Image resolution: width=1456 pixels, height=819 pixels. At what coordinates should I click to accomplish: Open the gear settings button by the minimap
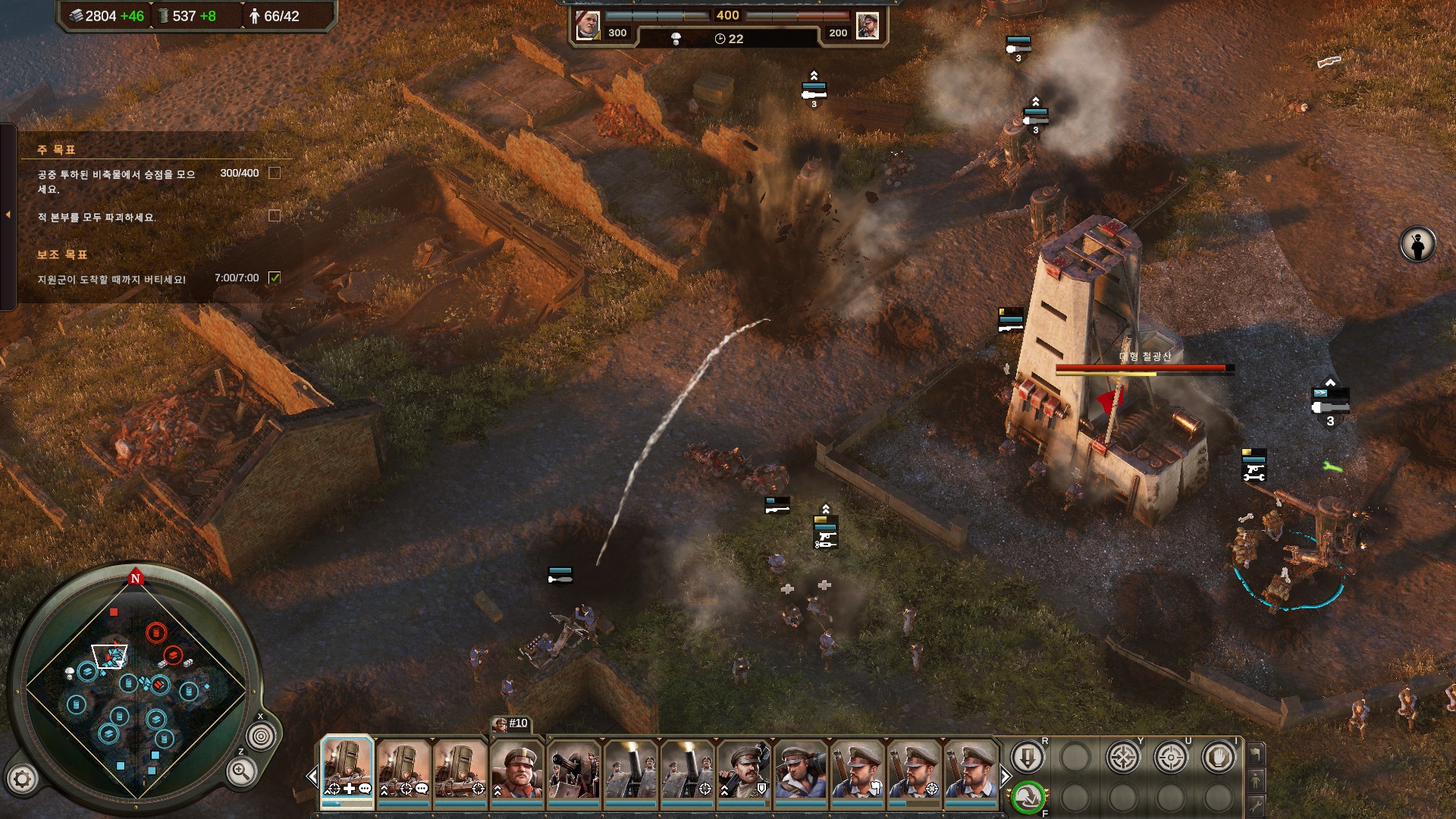click(23, 778)
